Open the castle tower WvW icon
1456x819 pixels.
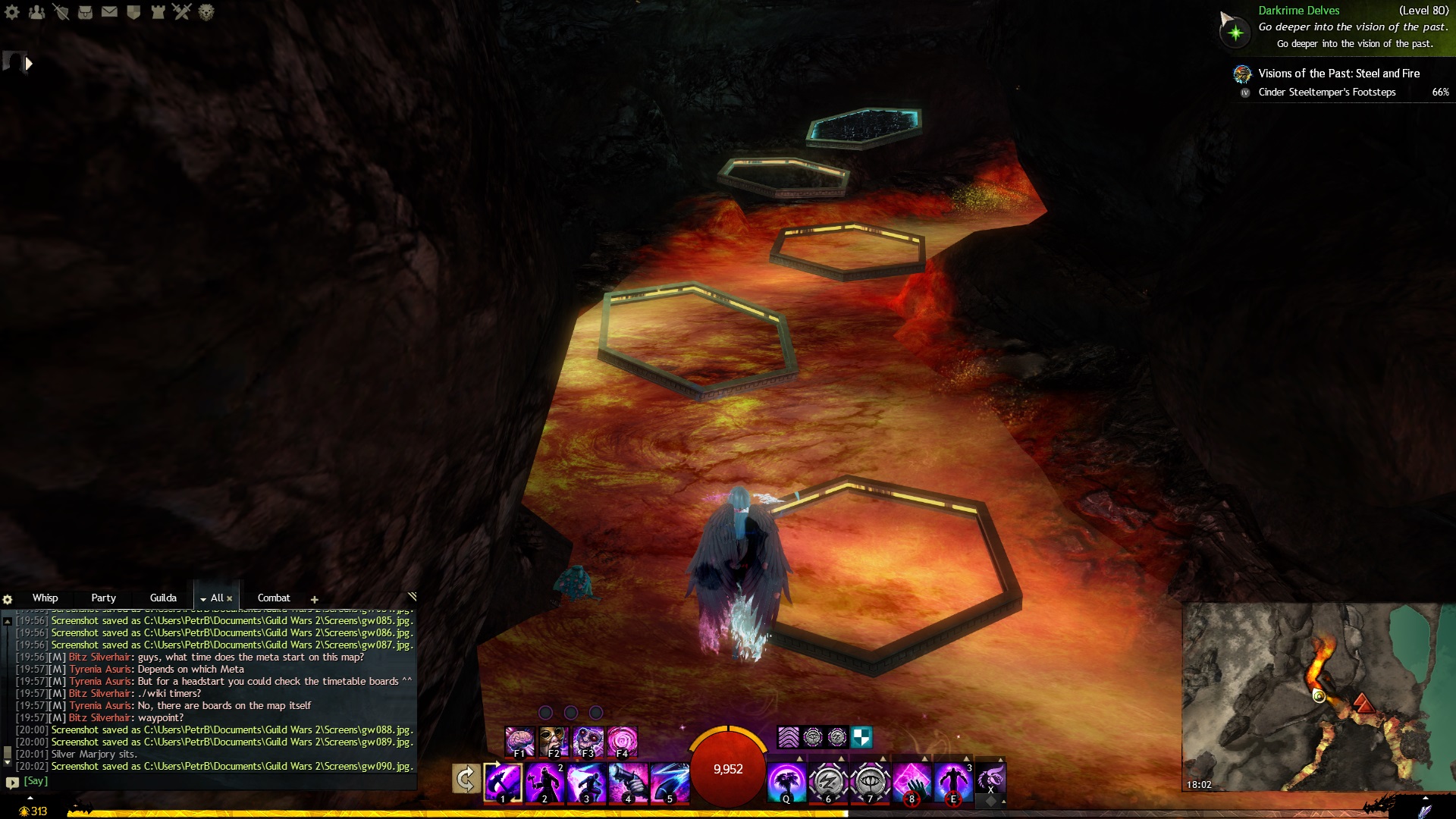[x=158, y=12]
